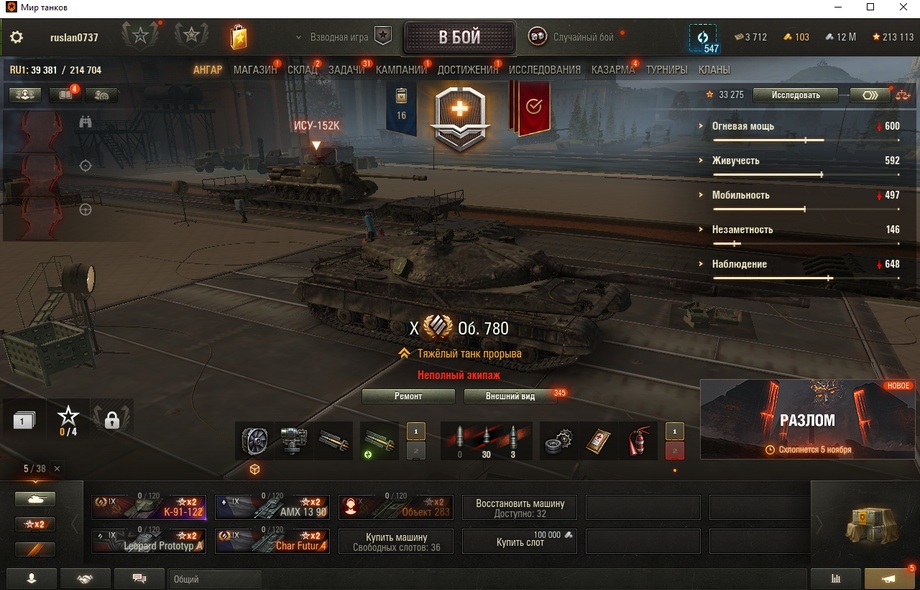Switch to the МАГАЗИН tab
Screen dimensions: 920x590
pyautogui.click(x=255, y=70)
